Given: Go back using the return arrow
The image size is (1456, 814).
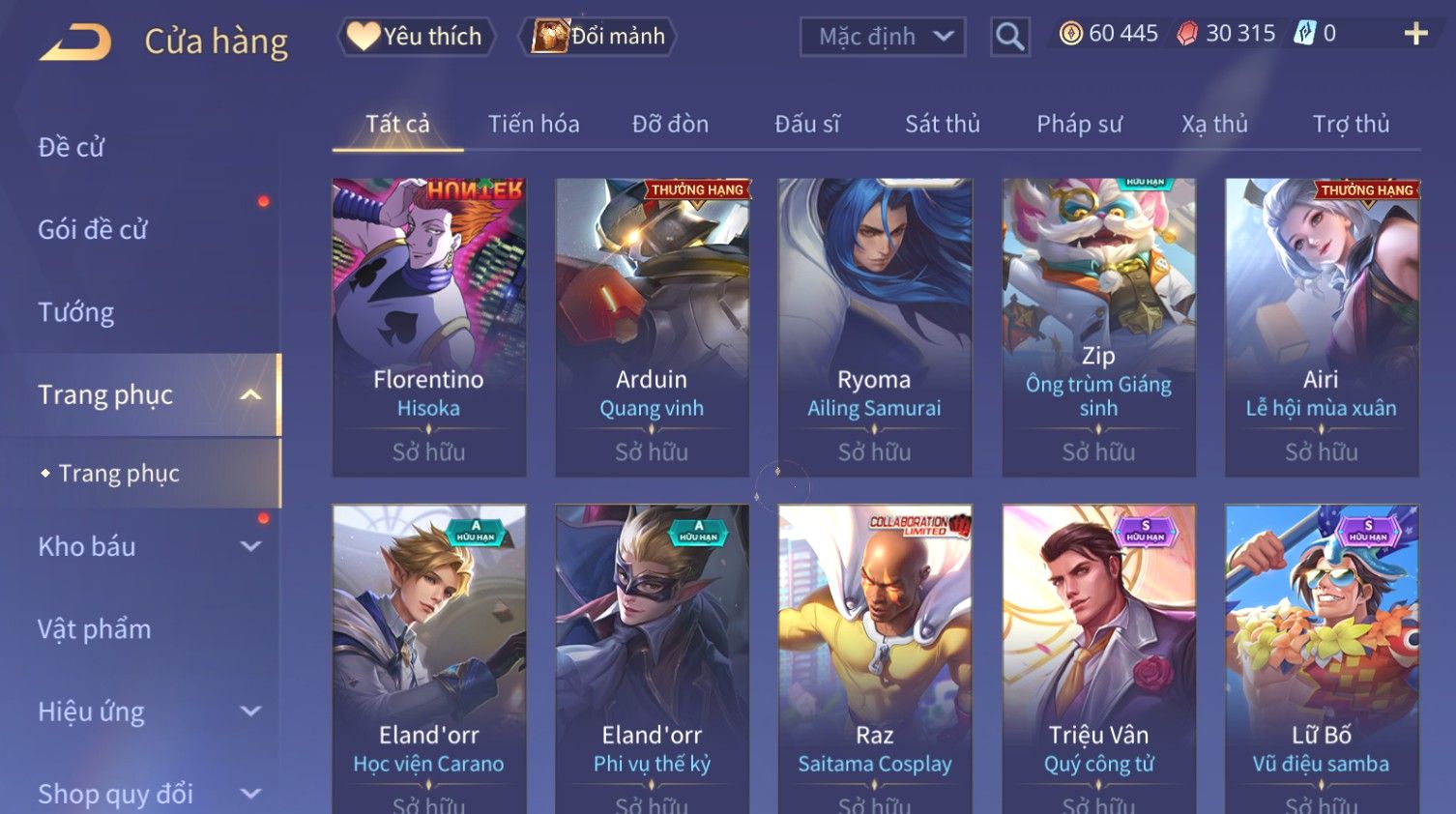Looking at the screenshot, I should tap(75, 43).
